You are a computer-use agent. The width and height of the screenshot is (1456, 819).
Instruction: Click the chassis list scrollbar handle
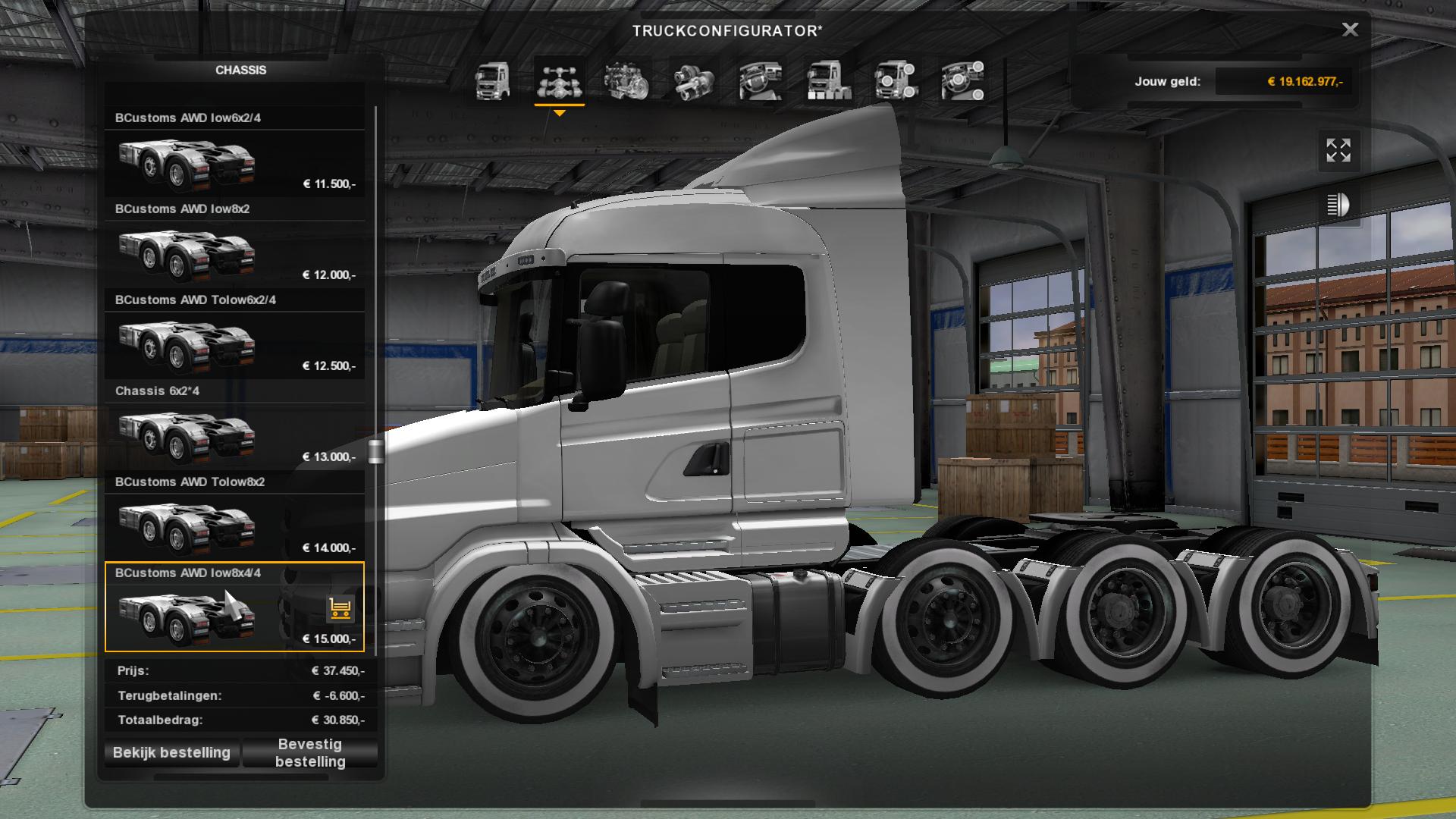[x=375, y=451]
